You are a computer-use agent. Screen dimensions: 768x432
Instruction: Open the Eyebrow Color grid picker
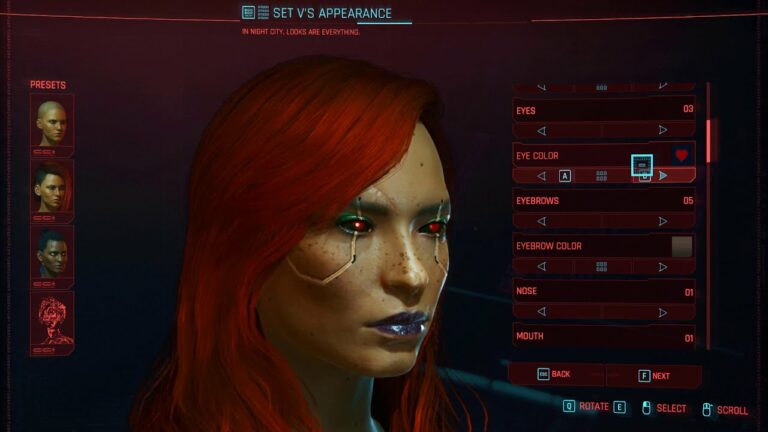pos(602,267)
